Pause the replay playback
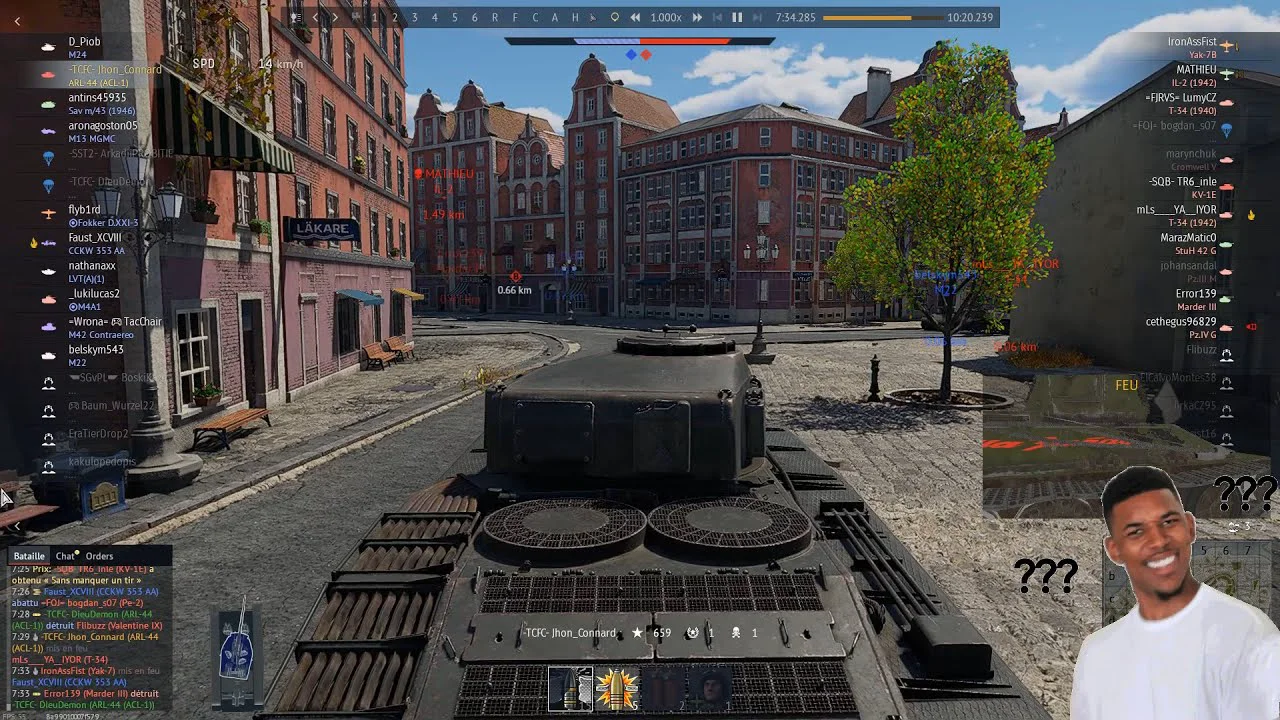1280x720 pixels. point(737,17)
